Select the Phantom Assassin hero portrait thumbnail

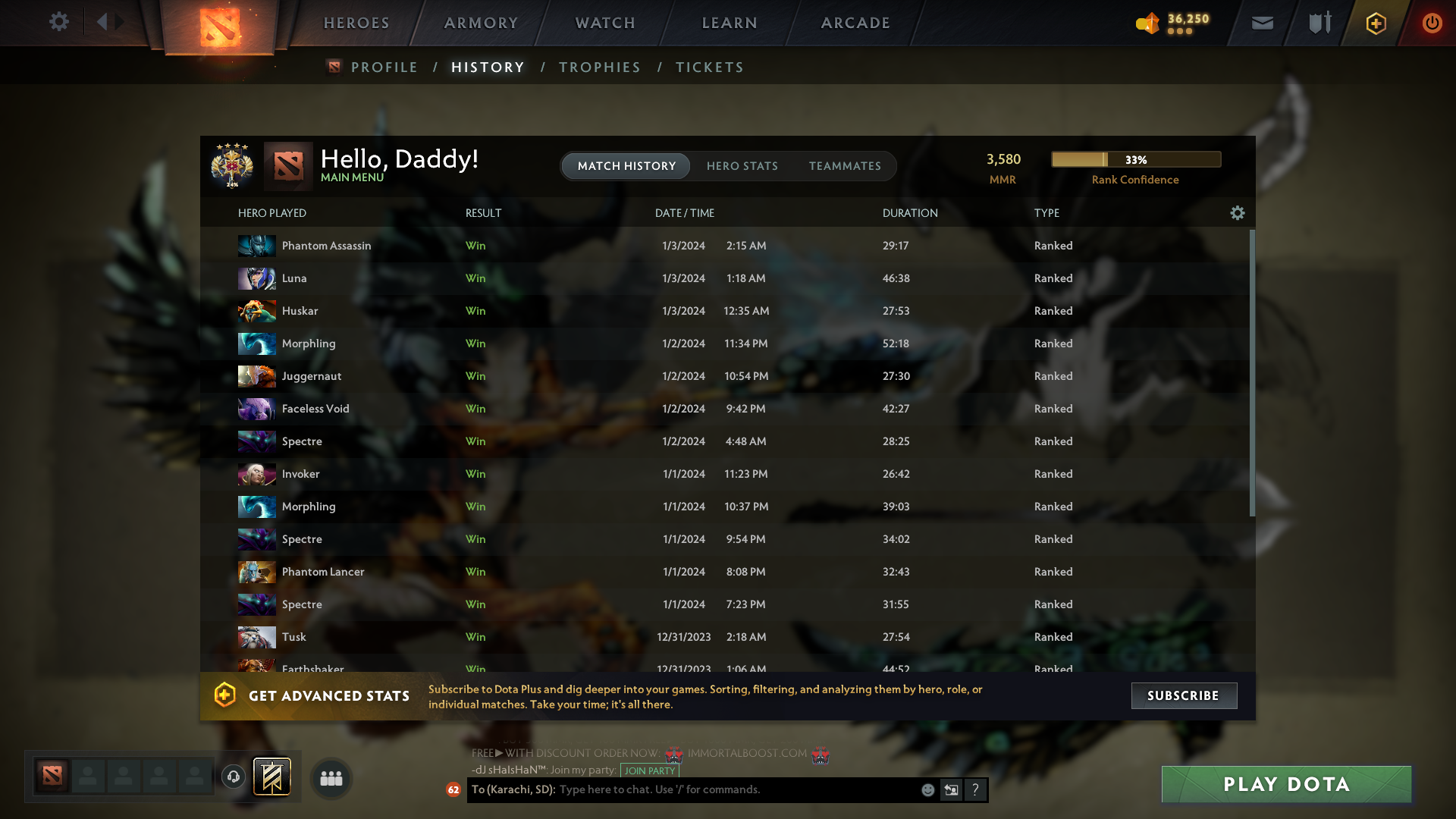(256, 245)
